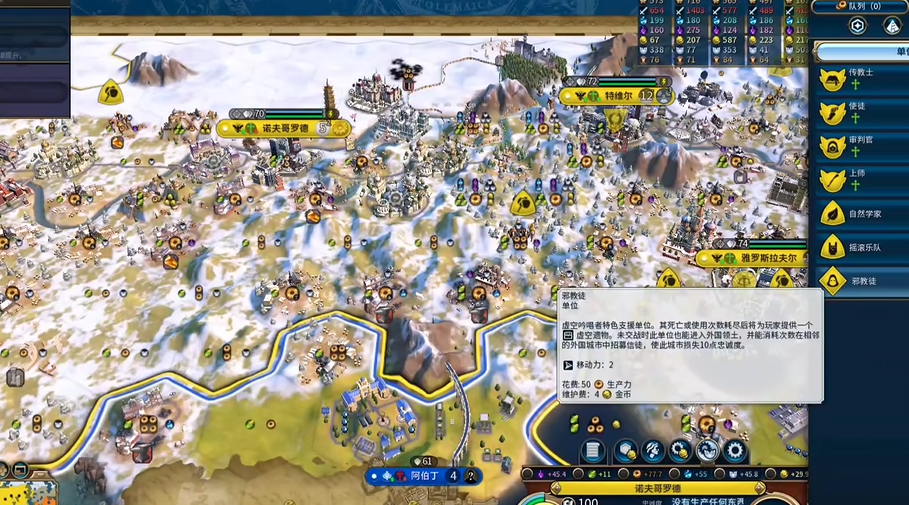Select the 上师 guru unit entry
This screenshot has height=505, width=909.
coord(860,179)
